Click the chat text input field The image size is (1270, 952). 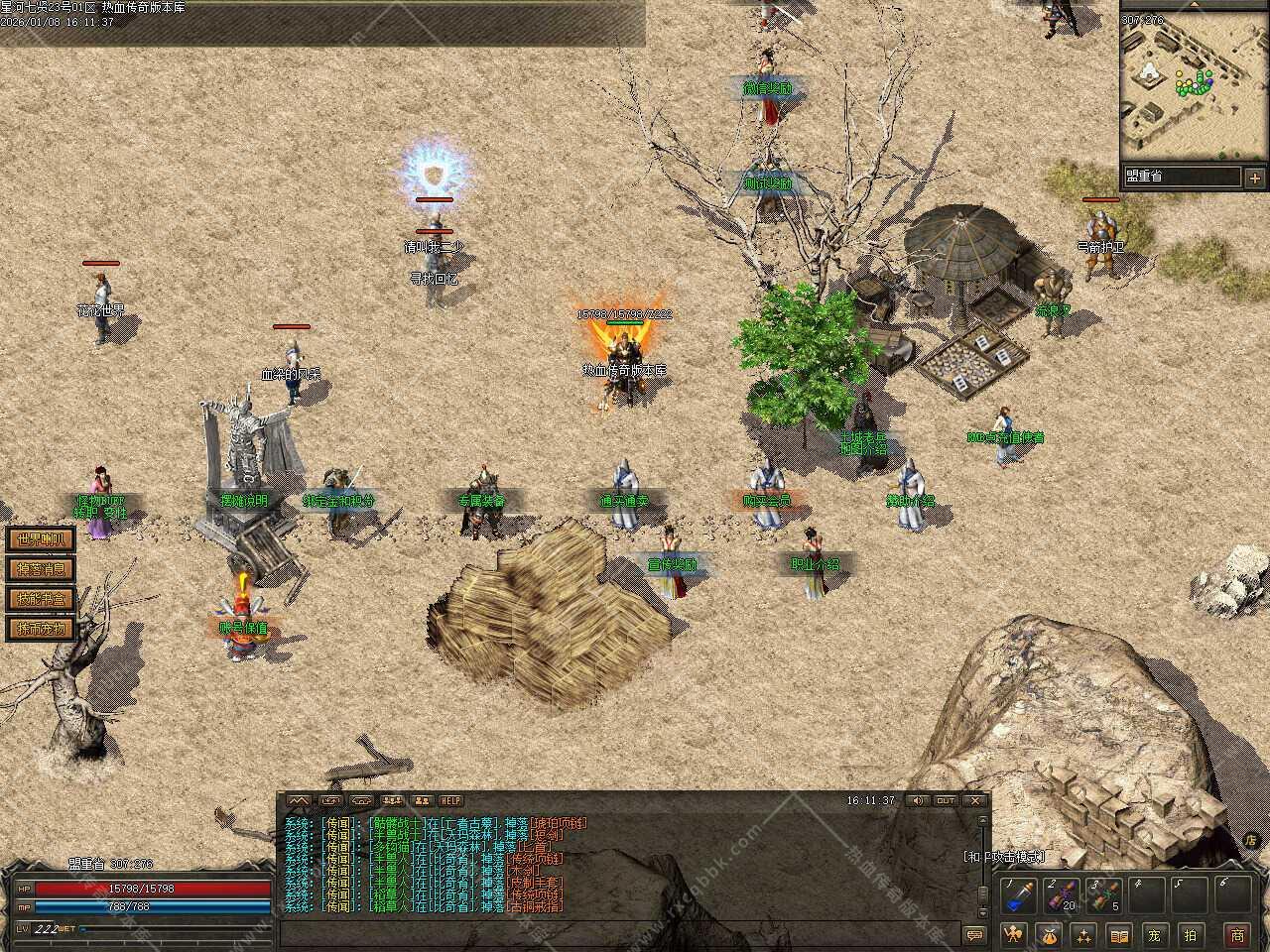tap(615, 934)
